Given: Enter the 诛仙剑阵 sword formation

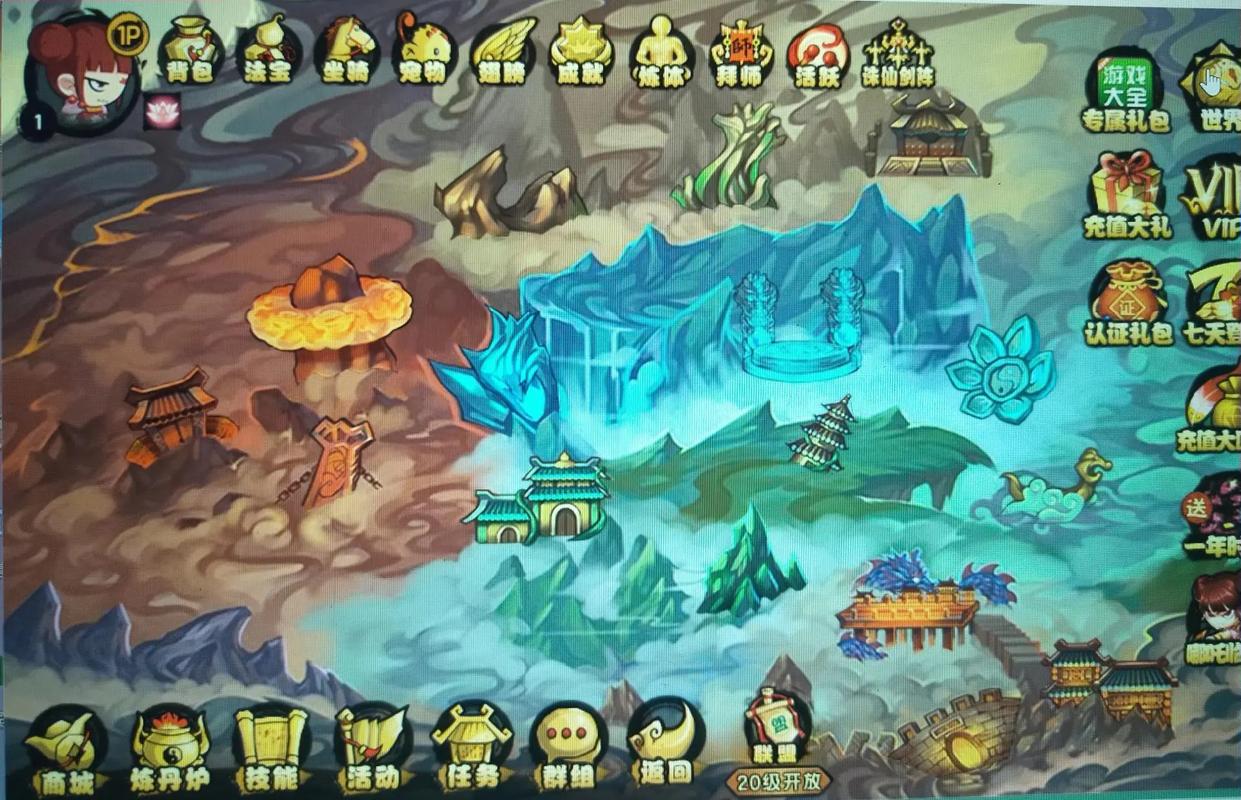Looking at the screenshot, I should pos(896,52).
